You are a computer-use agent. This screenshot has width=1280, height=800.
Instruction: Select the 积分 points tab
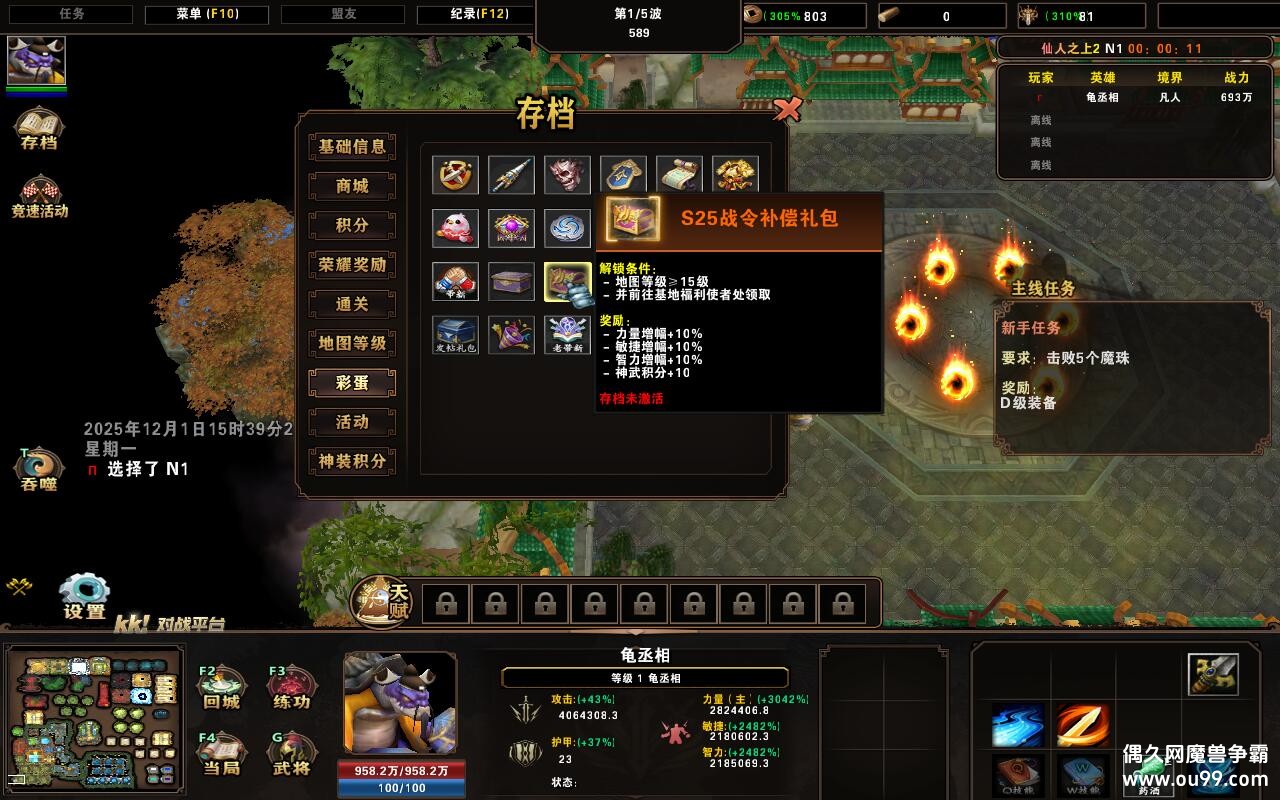[x=352, y=225]
